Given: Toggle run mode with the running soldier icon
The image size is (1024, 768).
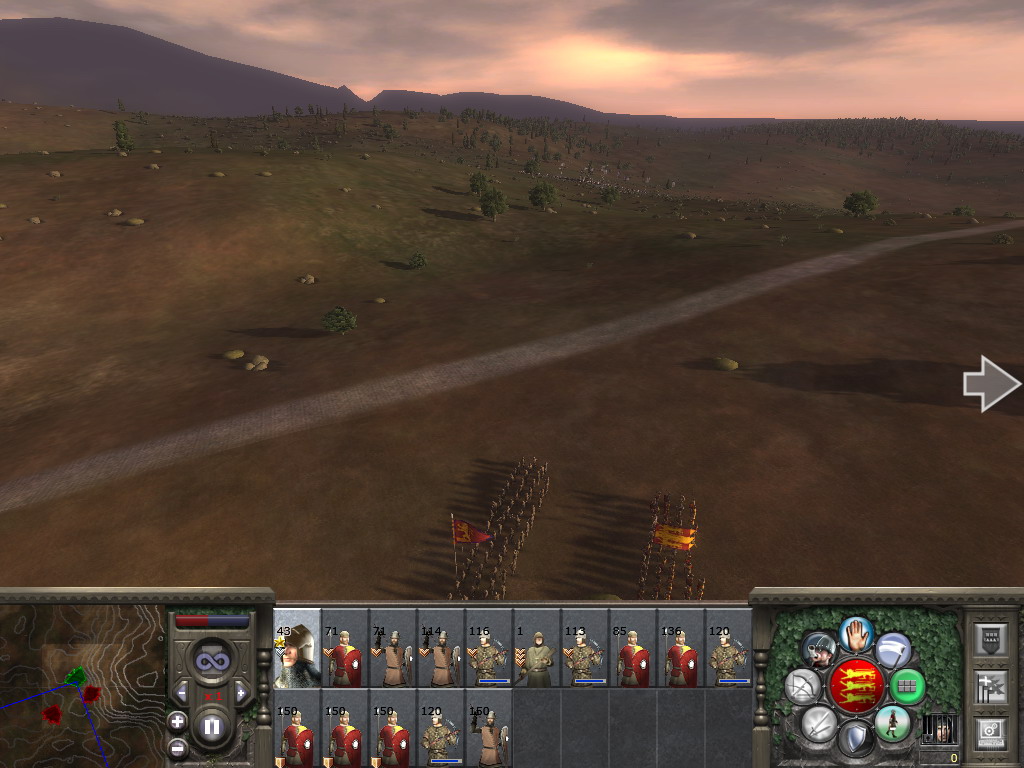Looking at the screenshot, I should [893, 723].
